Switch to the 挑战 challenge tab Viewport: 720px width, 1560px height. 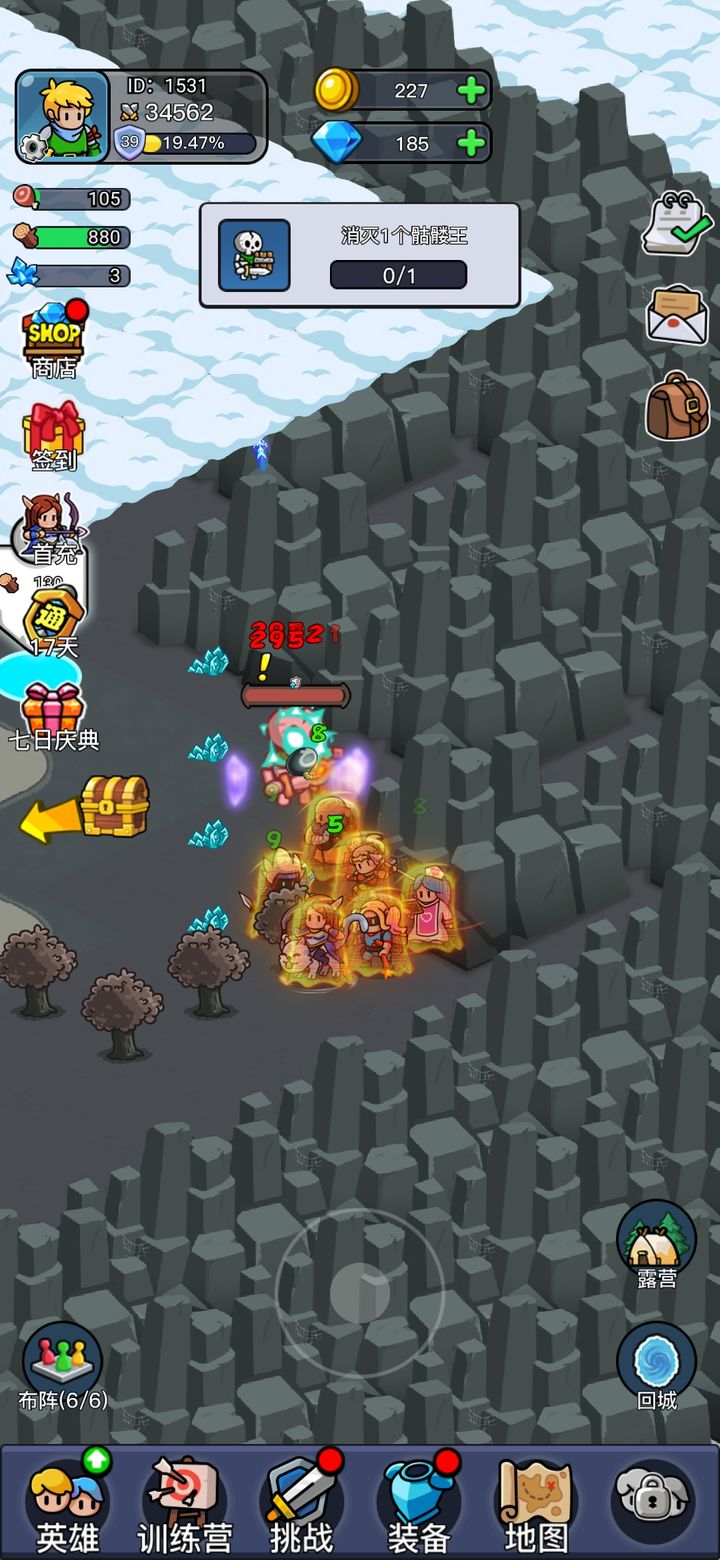tap(301, 1505)
